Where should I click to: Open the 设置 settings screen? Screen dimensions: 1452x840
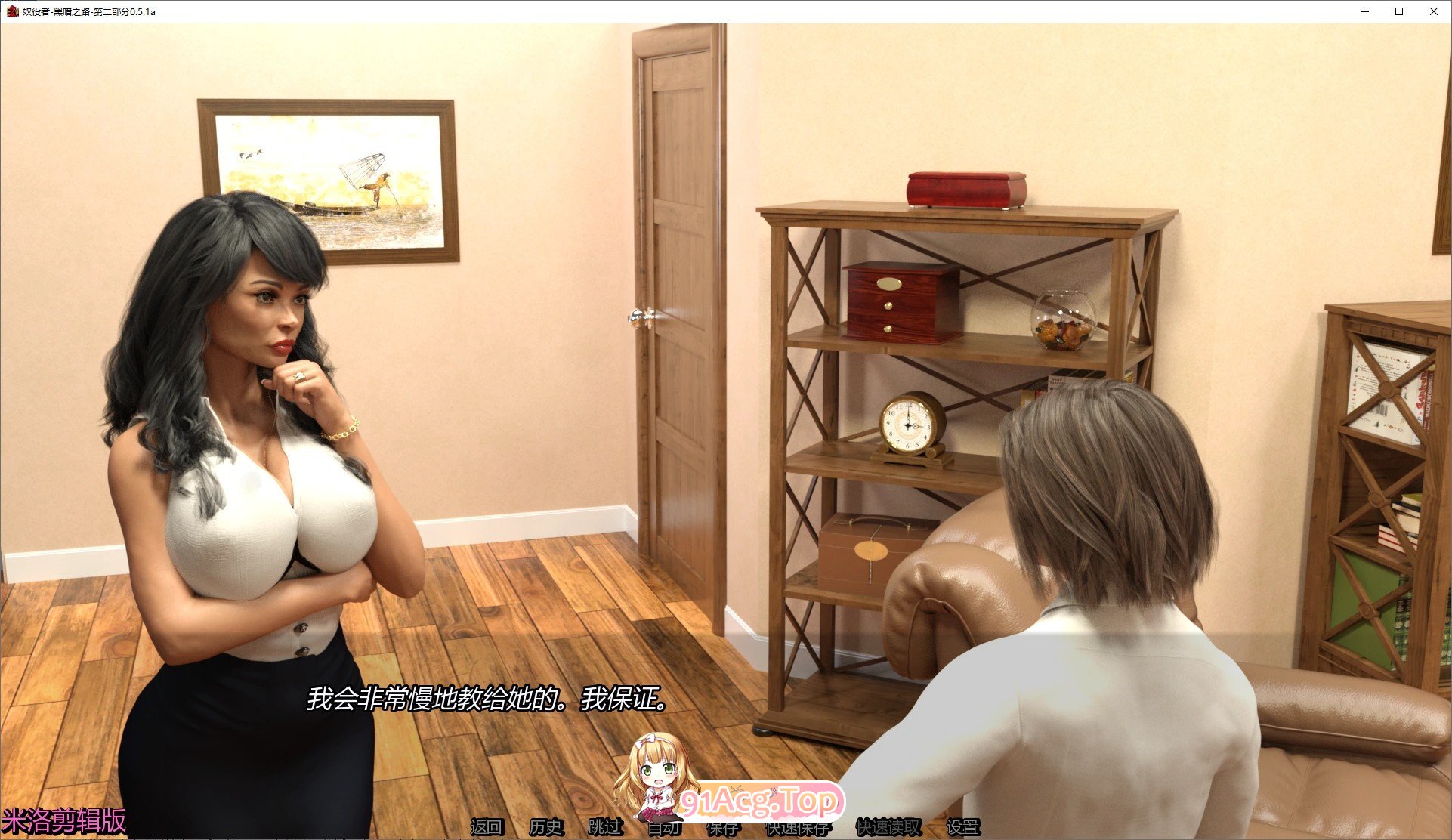tap(962, 828)
